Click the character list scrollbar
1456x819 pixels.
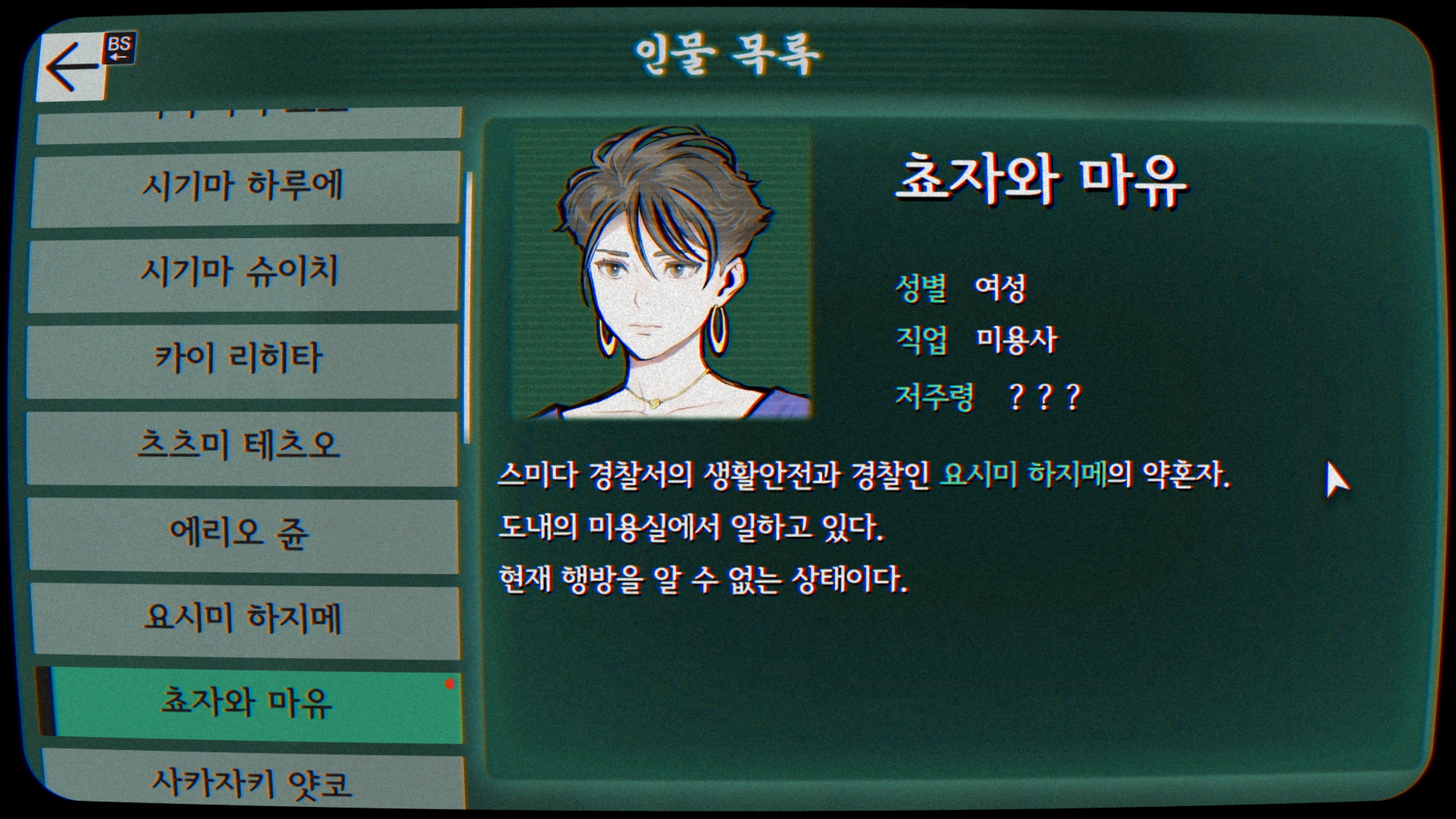[468, 307]
